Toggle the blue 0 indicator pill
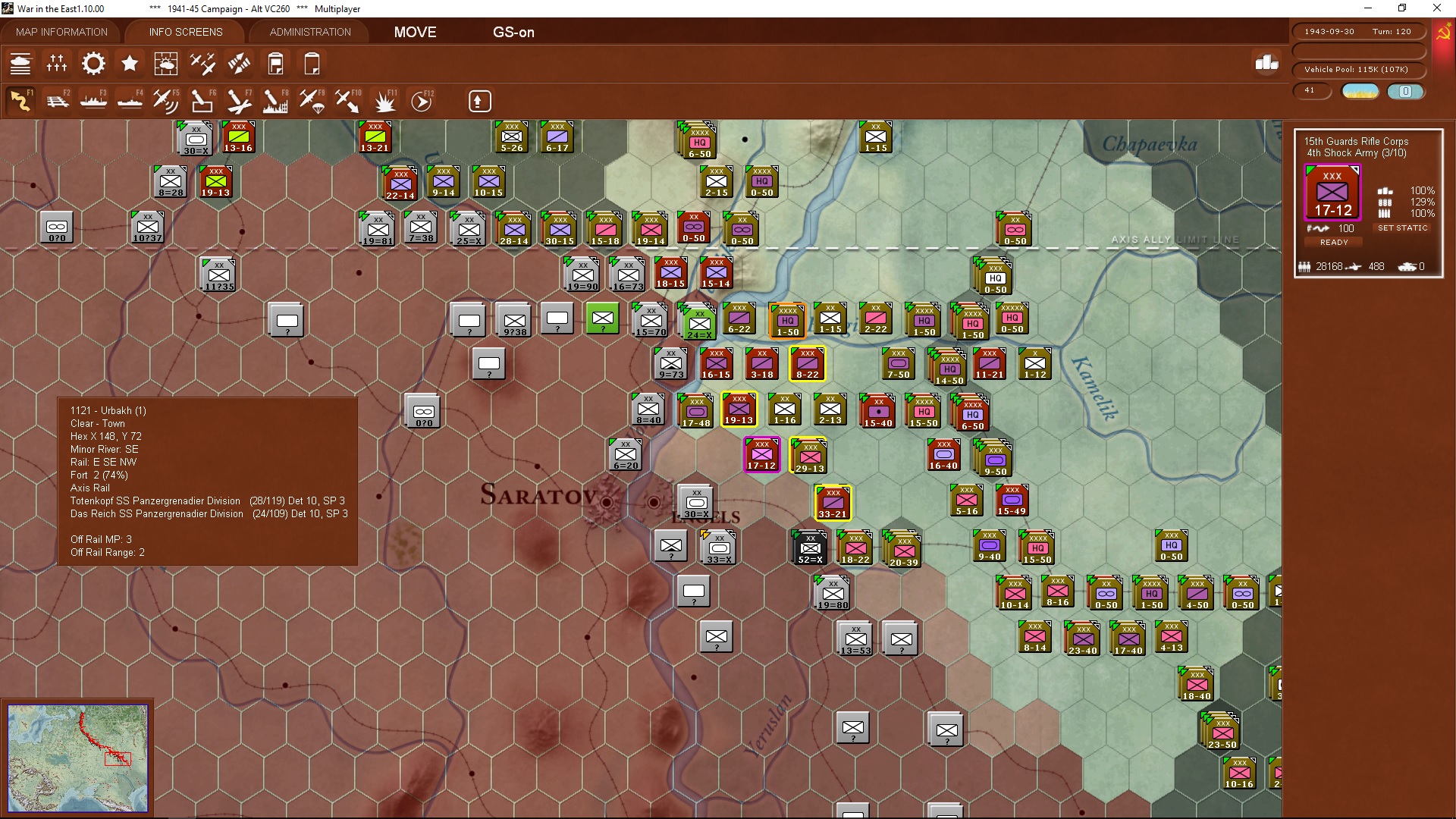This screenshot has height=819, width=1456. pyautogui.click(x=1407, y=91)
